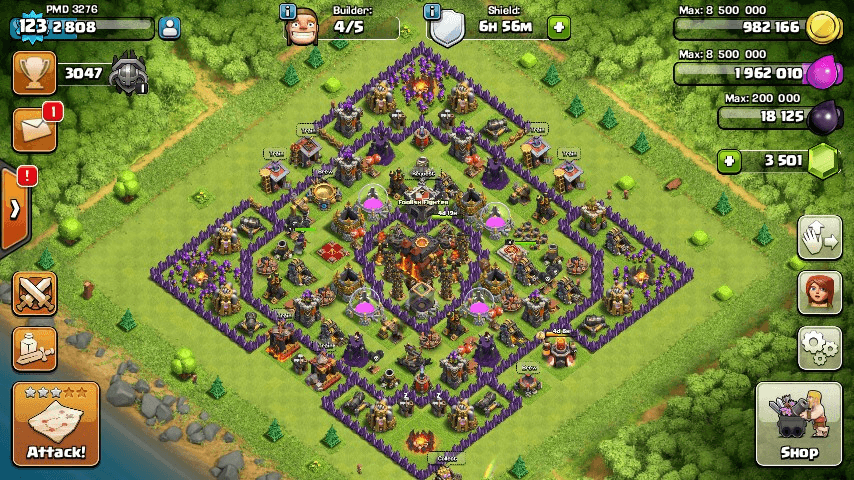The height and width of the screenshot is (480, 854).
Task: Open the Attack map button
Action: 56,424
